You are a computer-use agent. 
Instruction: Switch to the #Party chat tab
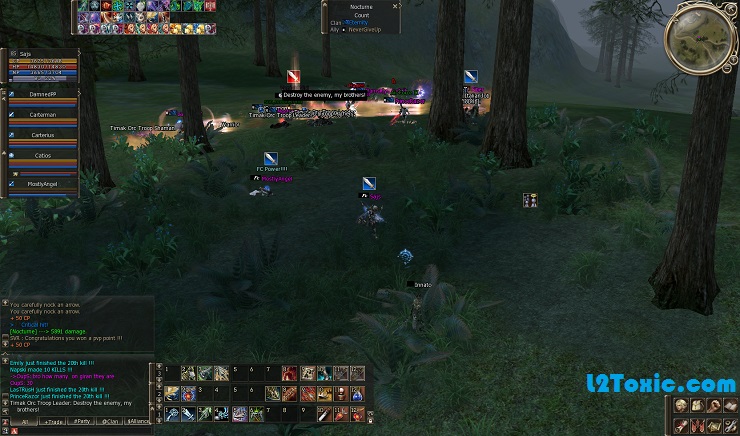click(82, 424)
